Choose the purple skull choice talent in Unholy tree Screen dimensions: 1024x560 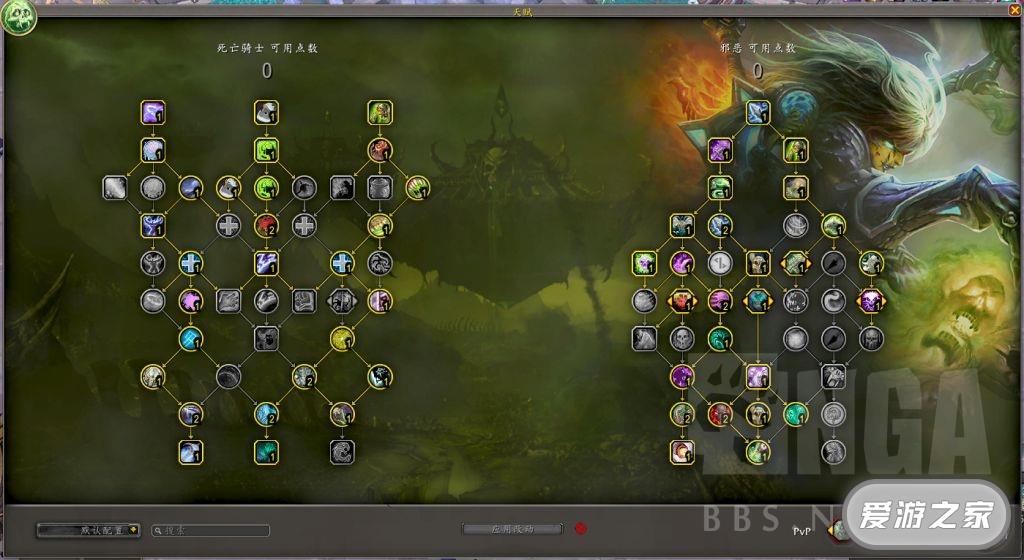[870, 300]
